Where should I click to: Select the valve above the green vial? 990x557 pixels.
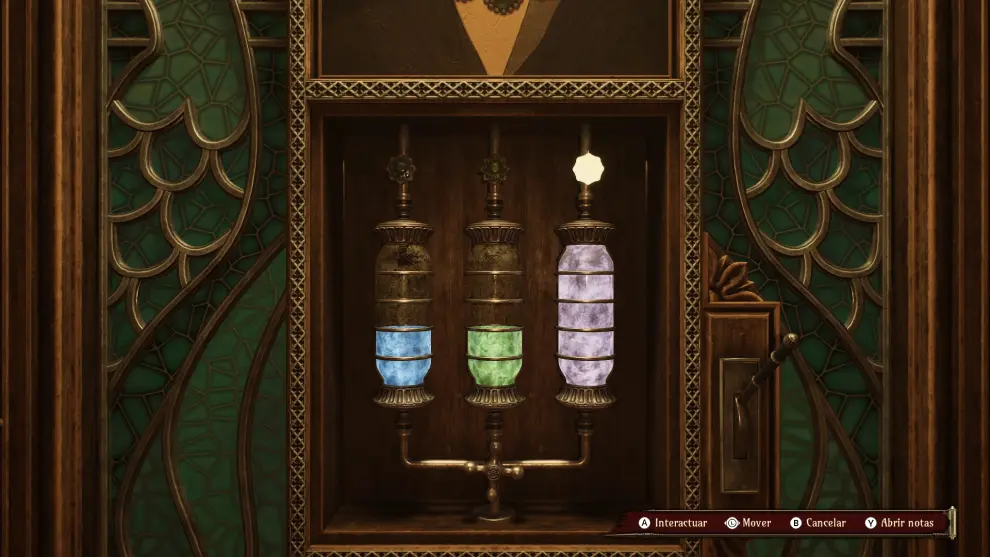coord(493,168)
